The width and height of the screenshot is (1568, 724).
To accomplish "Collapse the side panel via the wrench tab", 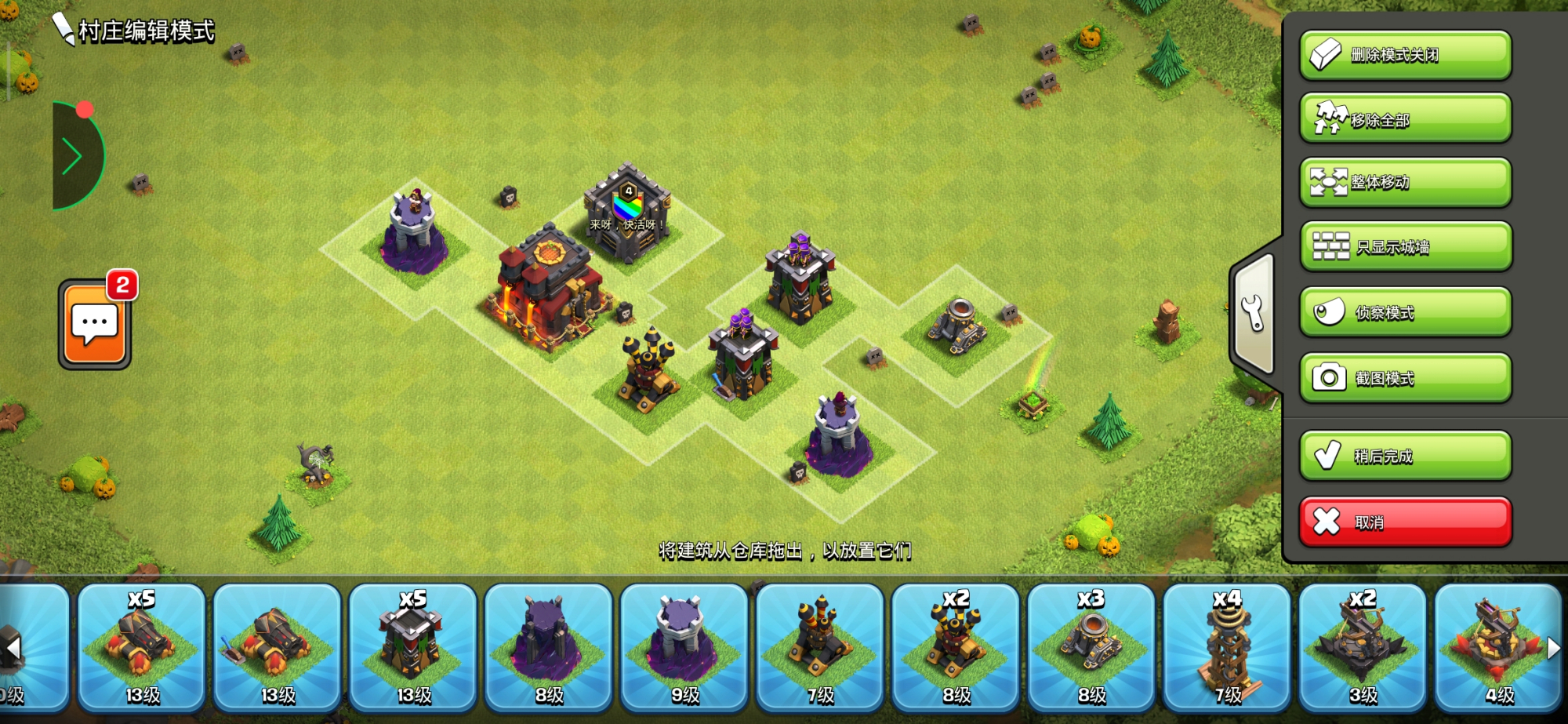I will coord(1254,314).
